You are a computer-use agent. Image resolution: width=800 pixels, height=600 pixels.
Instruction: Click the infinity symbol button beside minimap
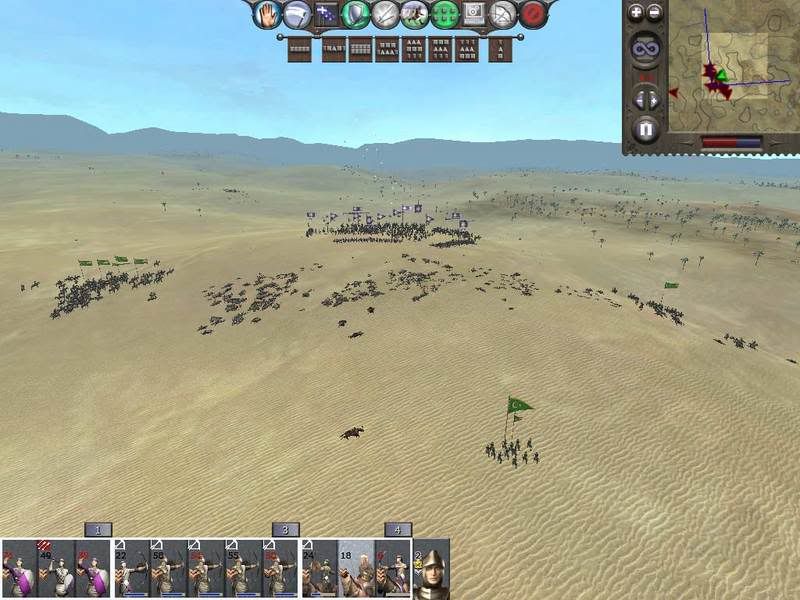[x=645, y=48]
